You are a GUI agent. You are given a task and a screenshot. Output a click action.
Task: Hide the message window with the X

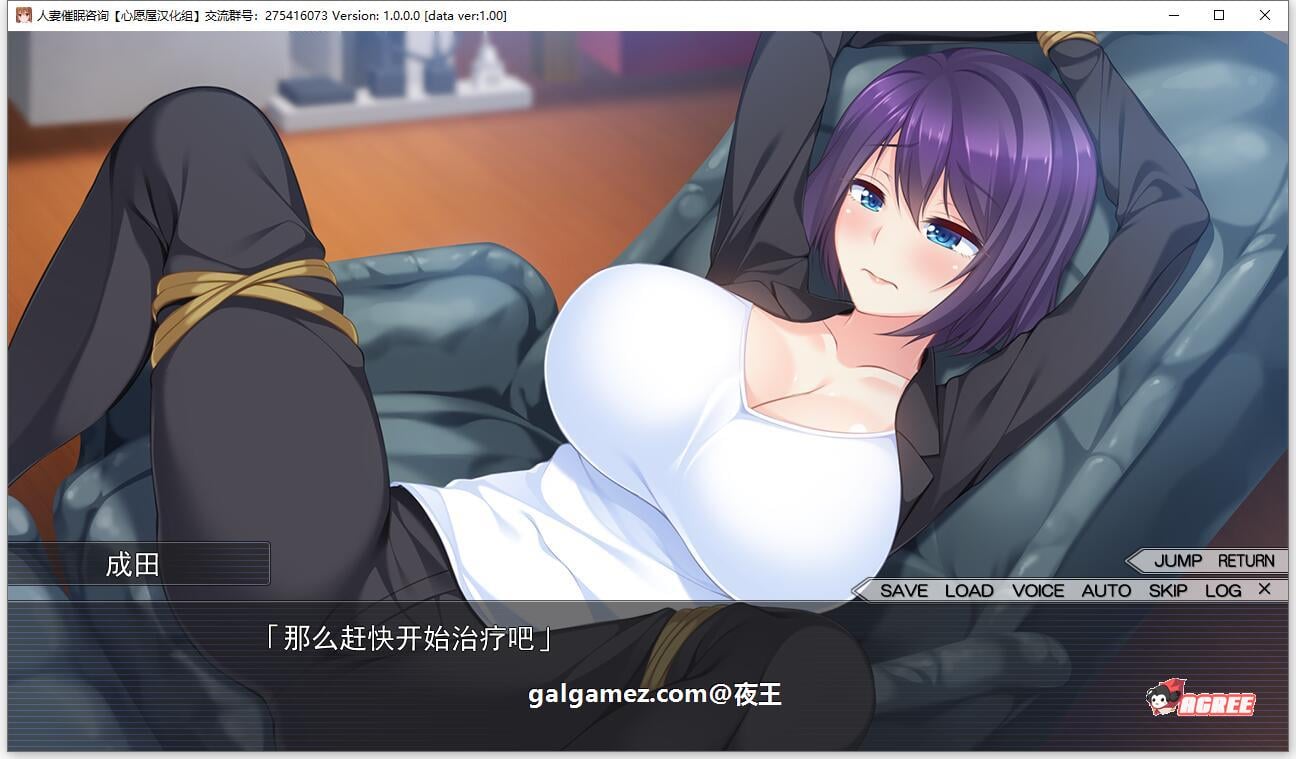1263,590
